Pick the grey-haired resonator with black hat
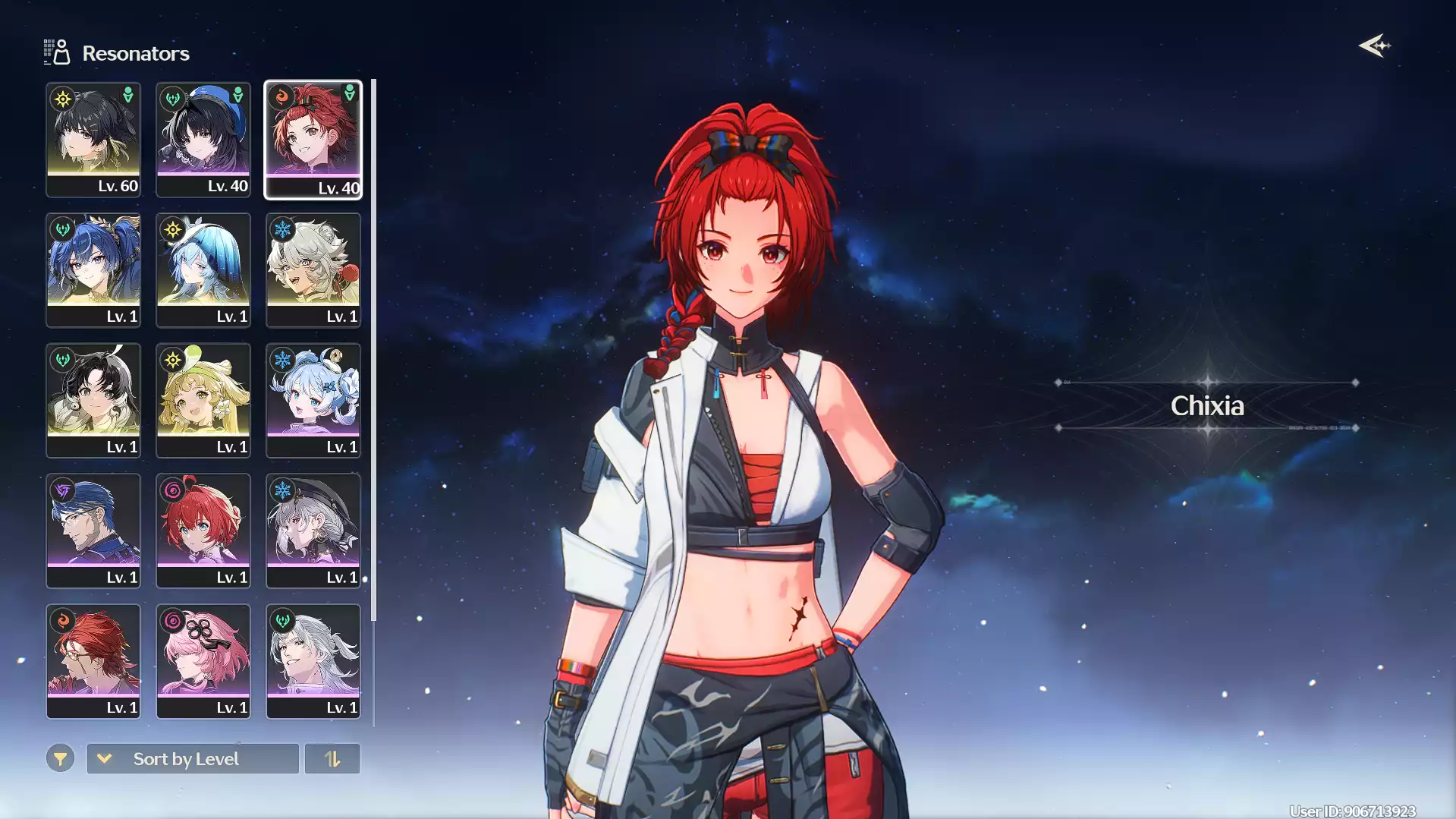The image size is (1456, 819). (313, 531)
